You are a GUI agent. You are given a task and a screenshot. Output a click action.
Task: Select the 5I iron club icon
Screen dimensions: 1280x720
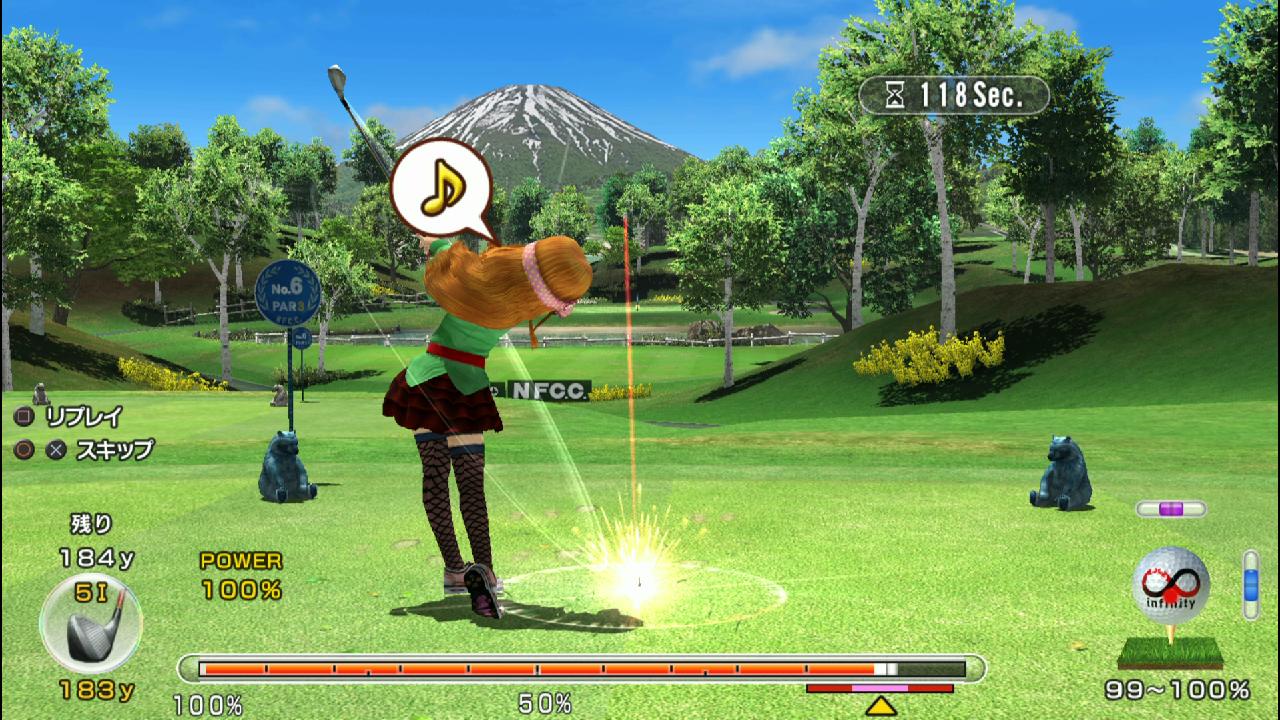[91, 623]
